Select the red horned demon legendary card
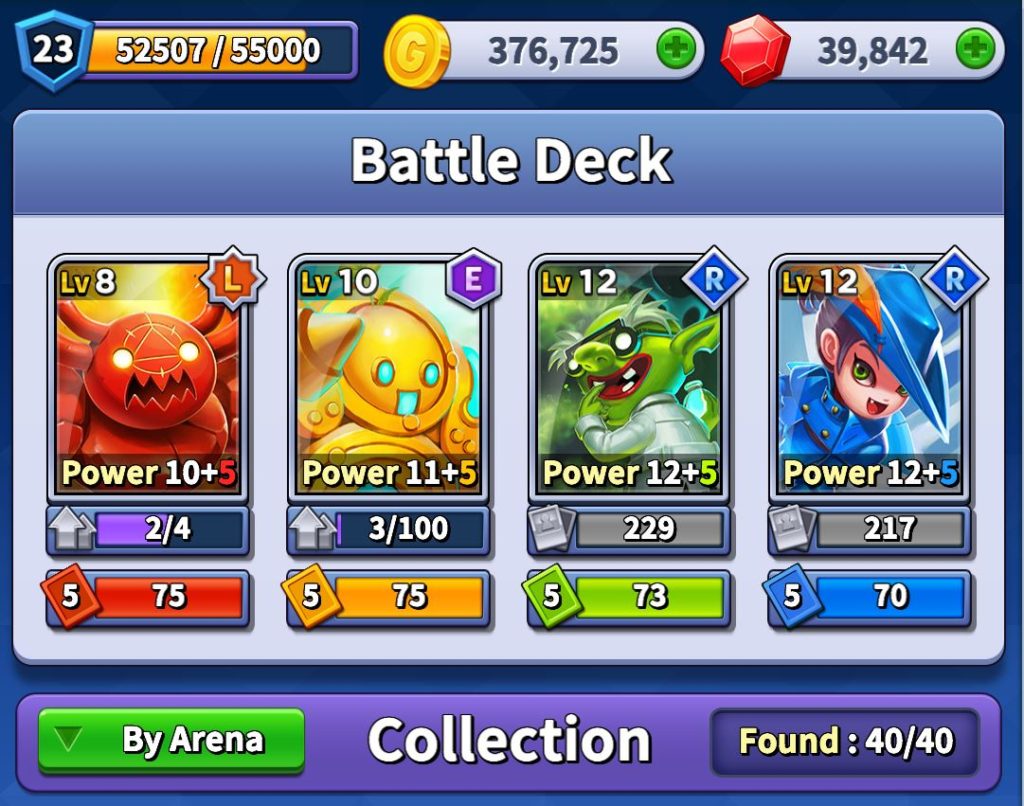 pos(148,380)
